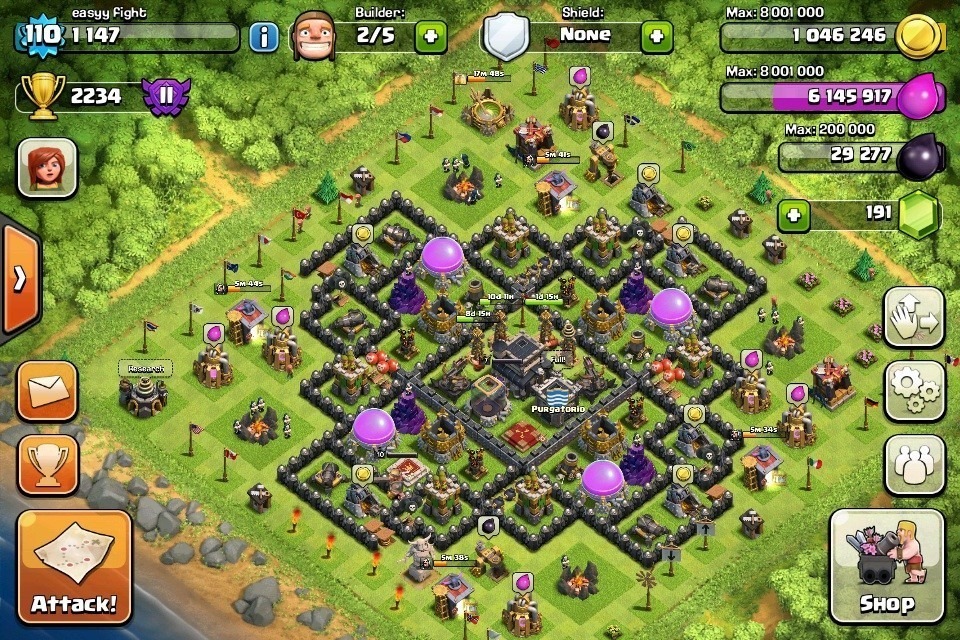This screenshot has height=640, width=960.
Task: Tap the dark elixir drop icon
Action: click(918, 155)
